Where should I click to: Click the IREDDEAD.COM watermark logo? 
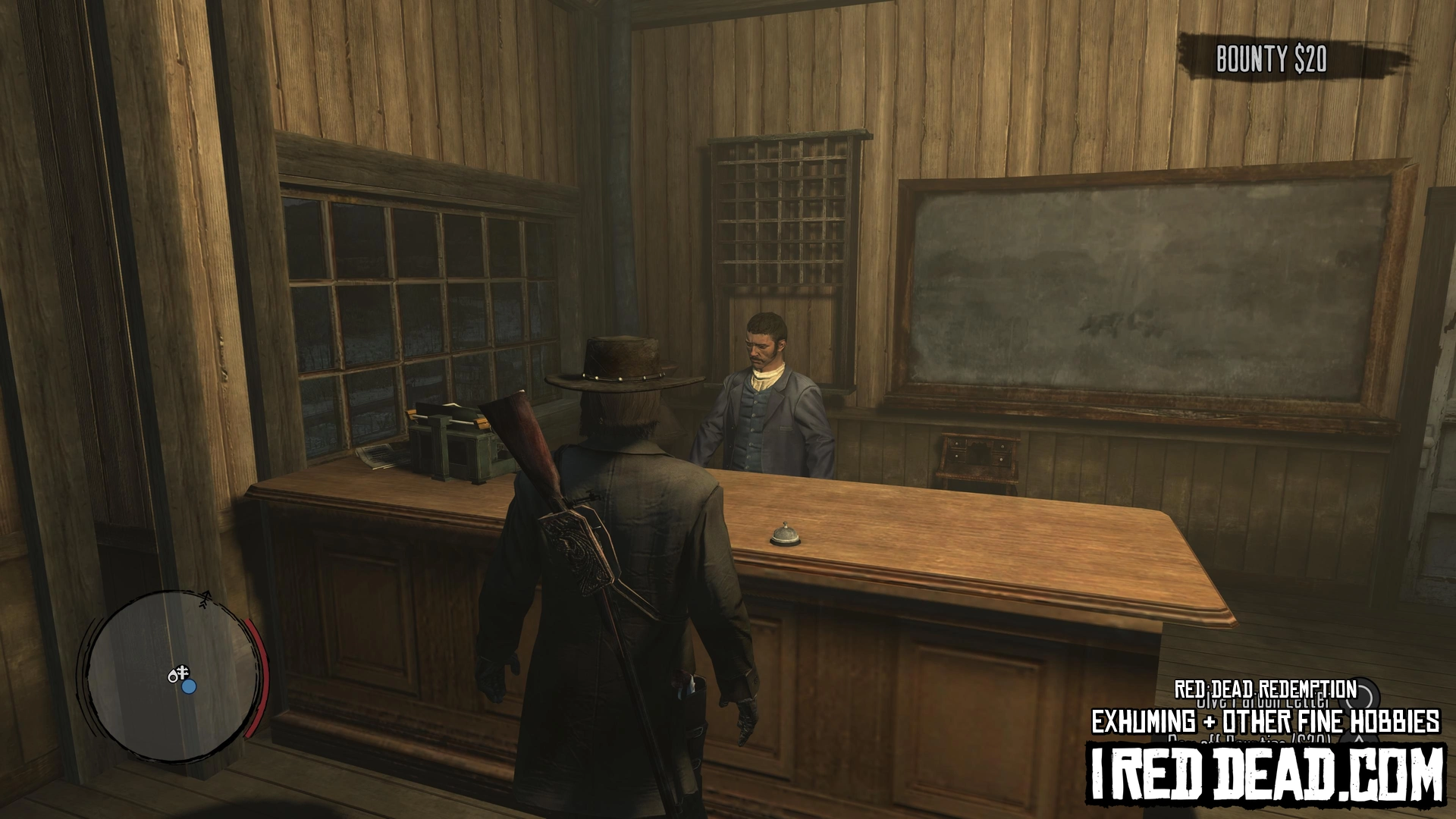tap(1266, 773)
